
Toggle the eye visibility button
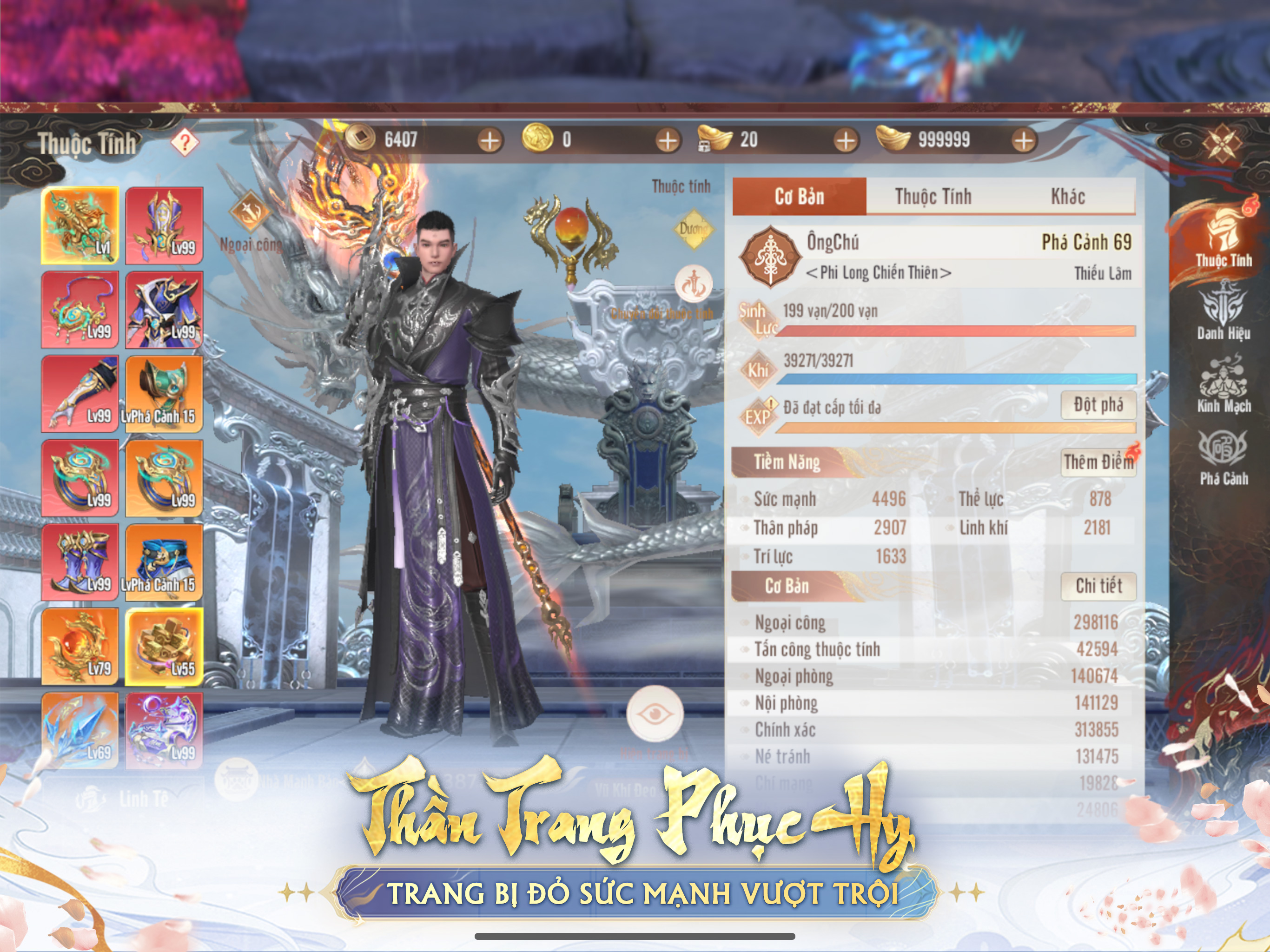pyautogui.click(x=655, y=714)
